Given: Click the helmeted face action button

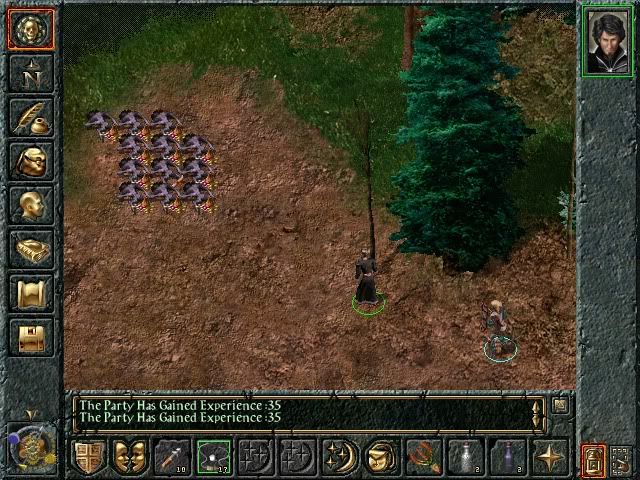Looking at the screenshot, I should 380,456.
